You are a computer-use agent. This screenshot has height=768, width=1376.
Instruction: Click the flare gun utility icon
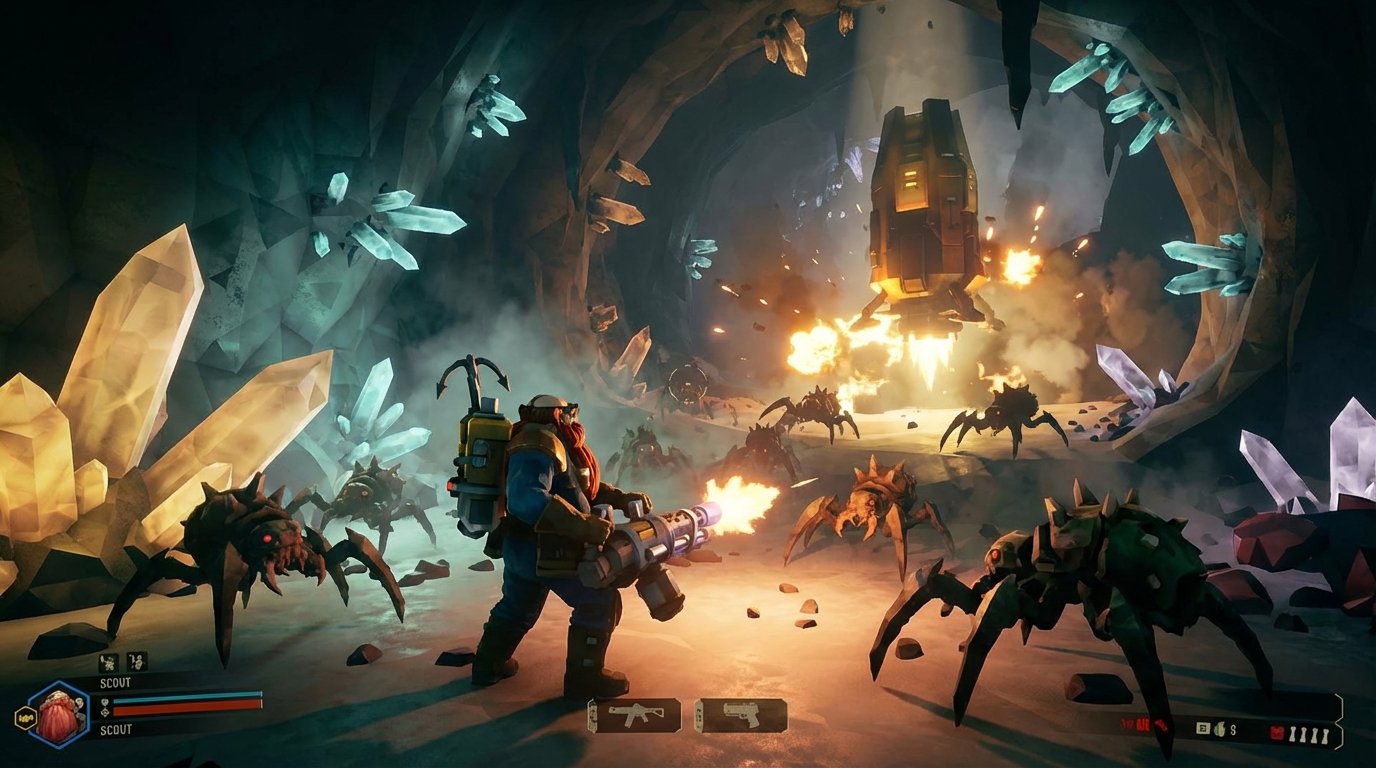pos(134,662)
